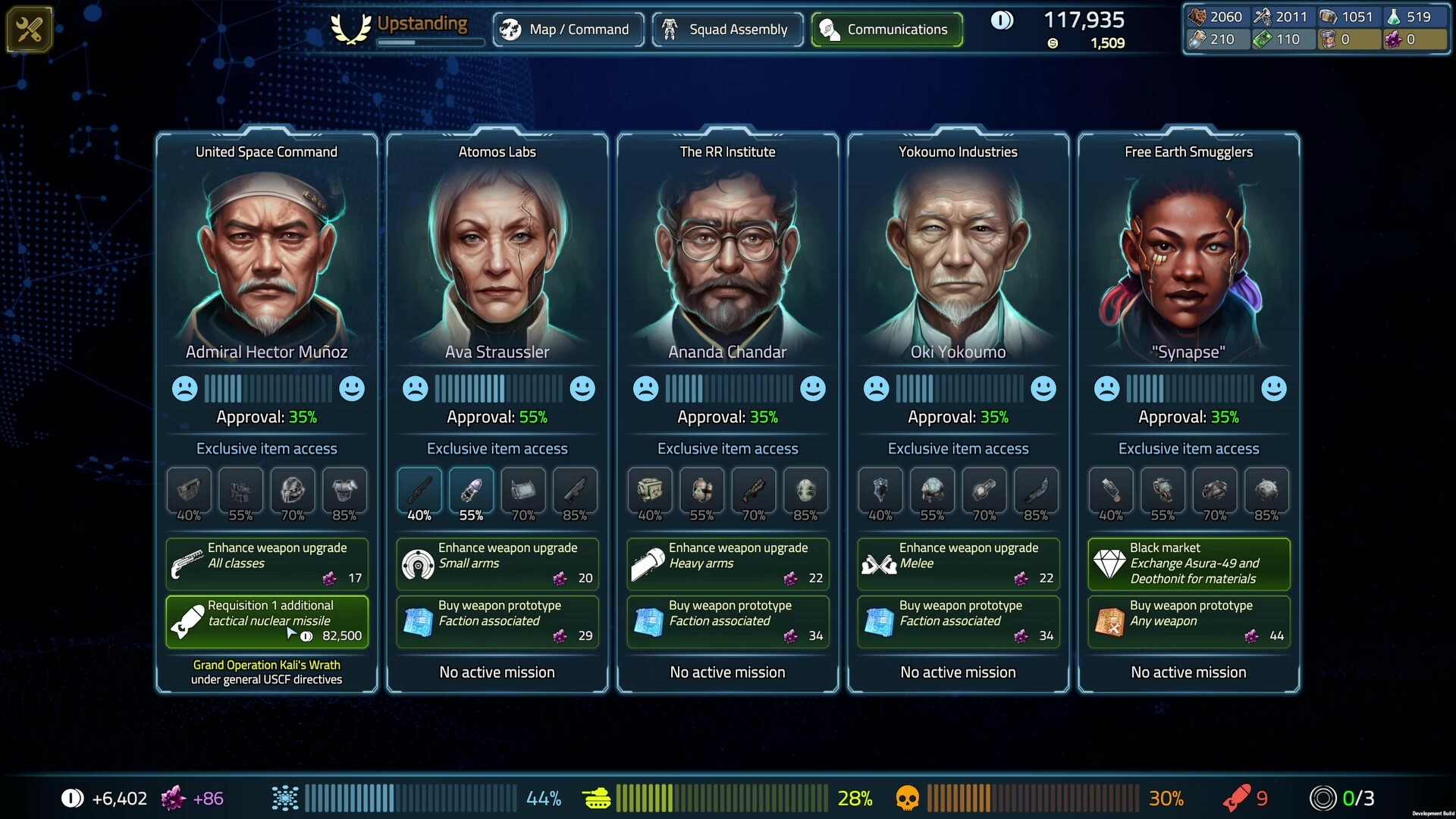Click the skull icon on the bottom status bar
The width and height of the screenshot is (1456, 819).
[x=908, y=798]
